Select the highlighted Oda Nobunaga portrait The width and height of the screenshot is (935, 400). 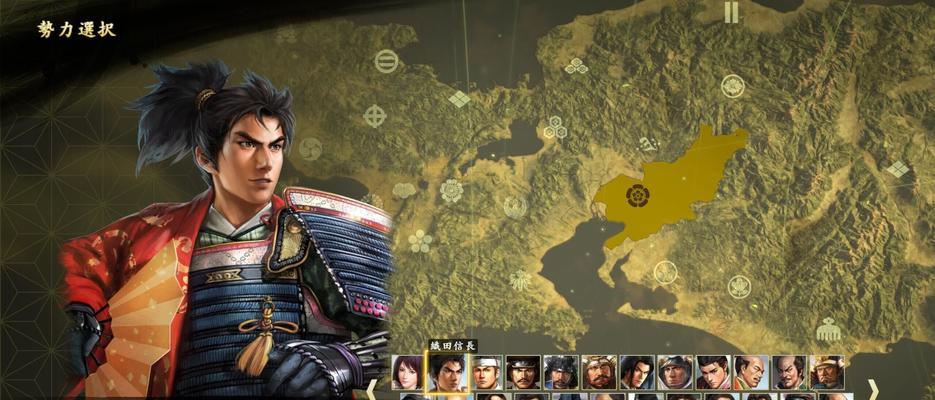[447, 372]
